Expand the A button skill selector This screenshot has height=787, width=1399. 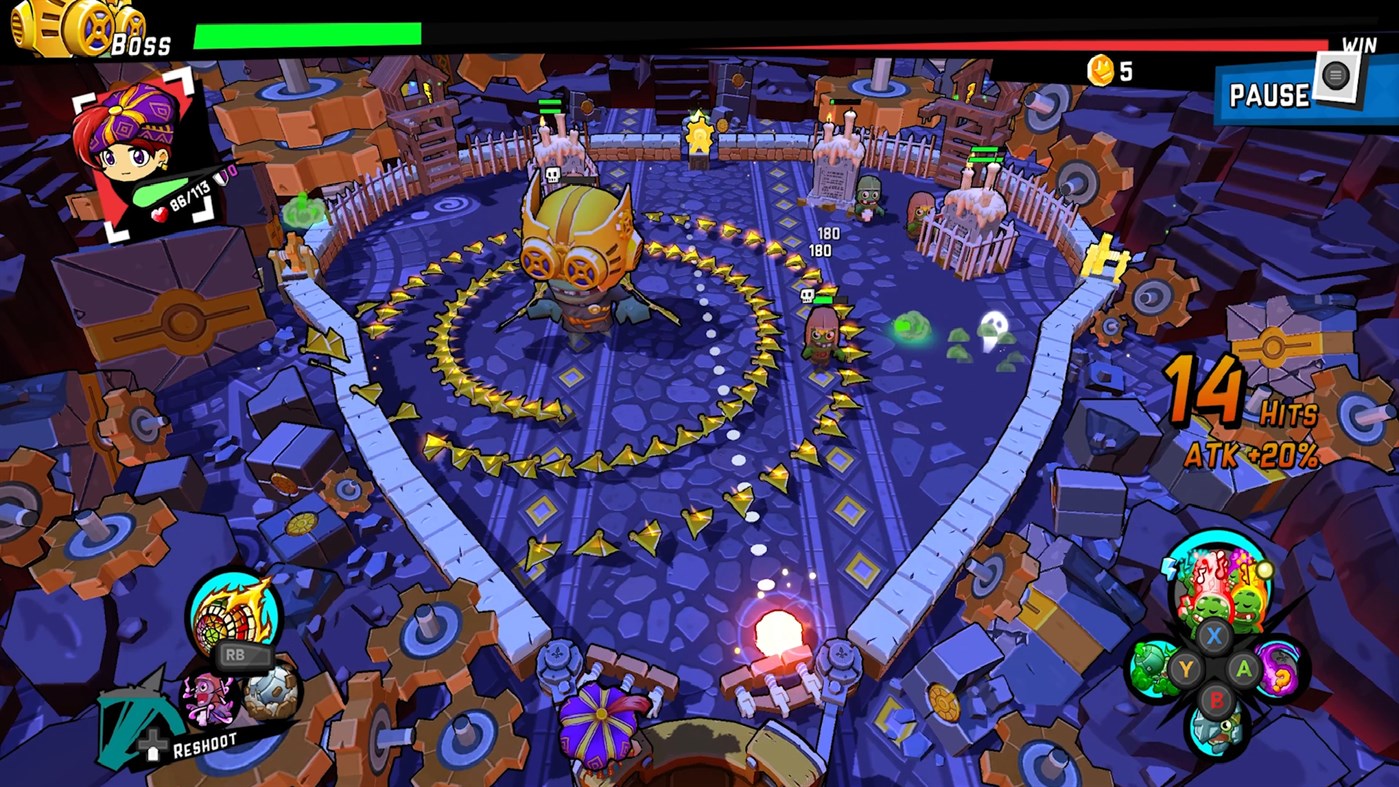tap(1245, 669)
